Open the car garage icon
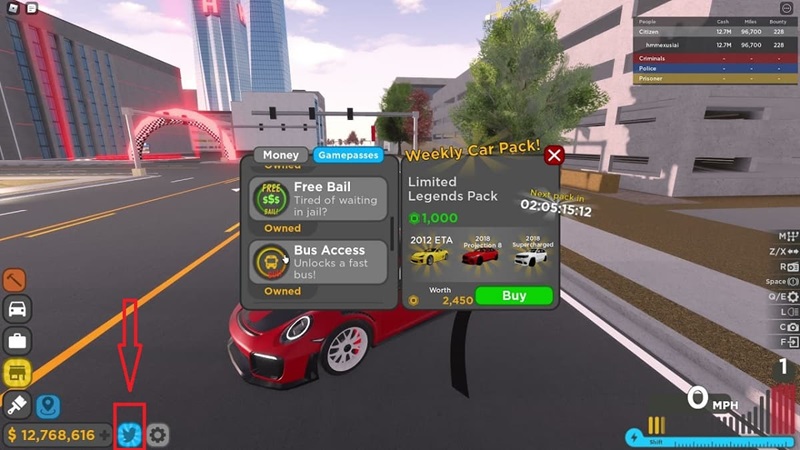The width and height of the screenshot is (800, 450). (x=16, y=309)
